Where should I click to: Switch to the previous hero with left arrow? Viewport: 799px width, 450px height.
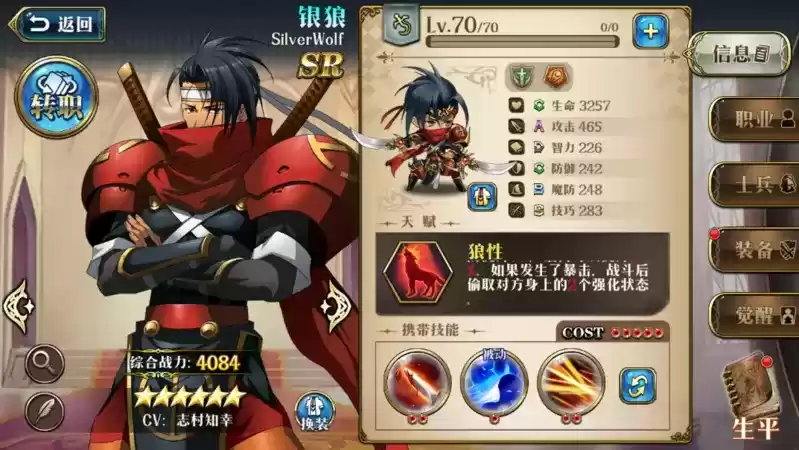19,304
